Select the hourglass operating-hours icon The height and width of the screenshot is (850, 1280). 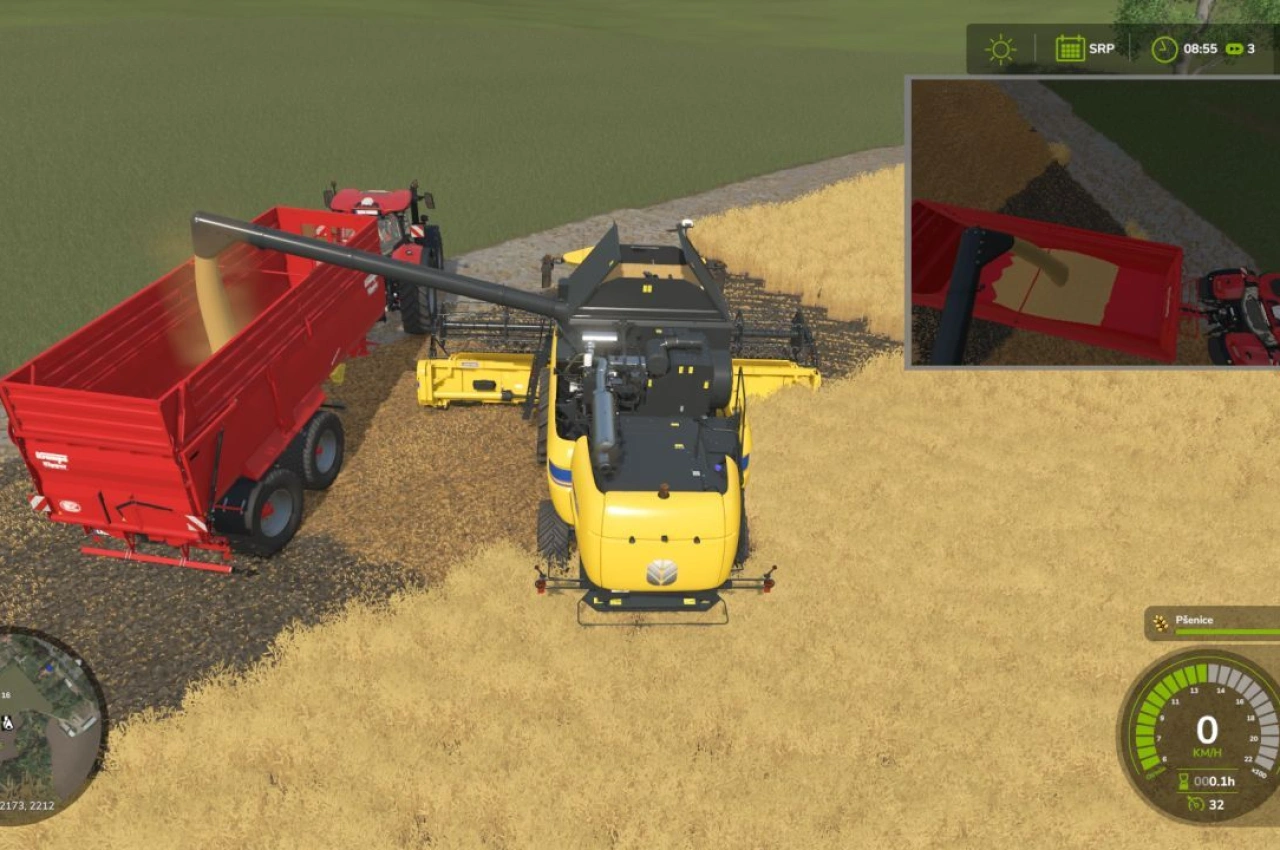1183,780
